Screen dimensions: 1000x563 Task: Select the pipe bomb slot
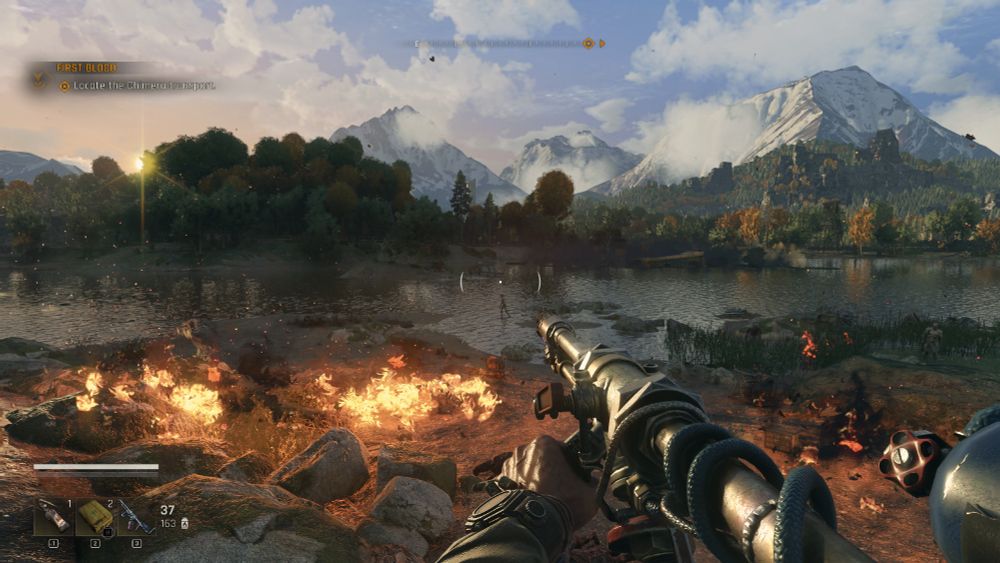coord(53,517)
